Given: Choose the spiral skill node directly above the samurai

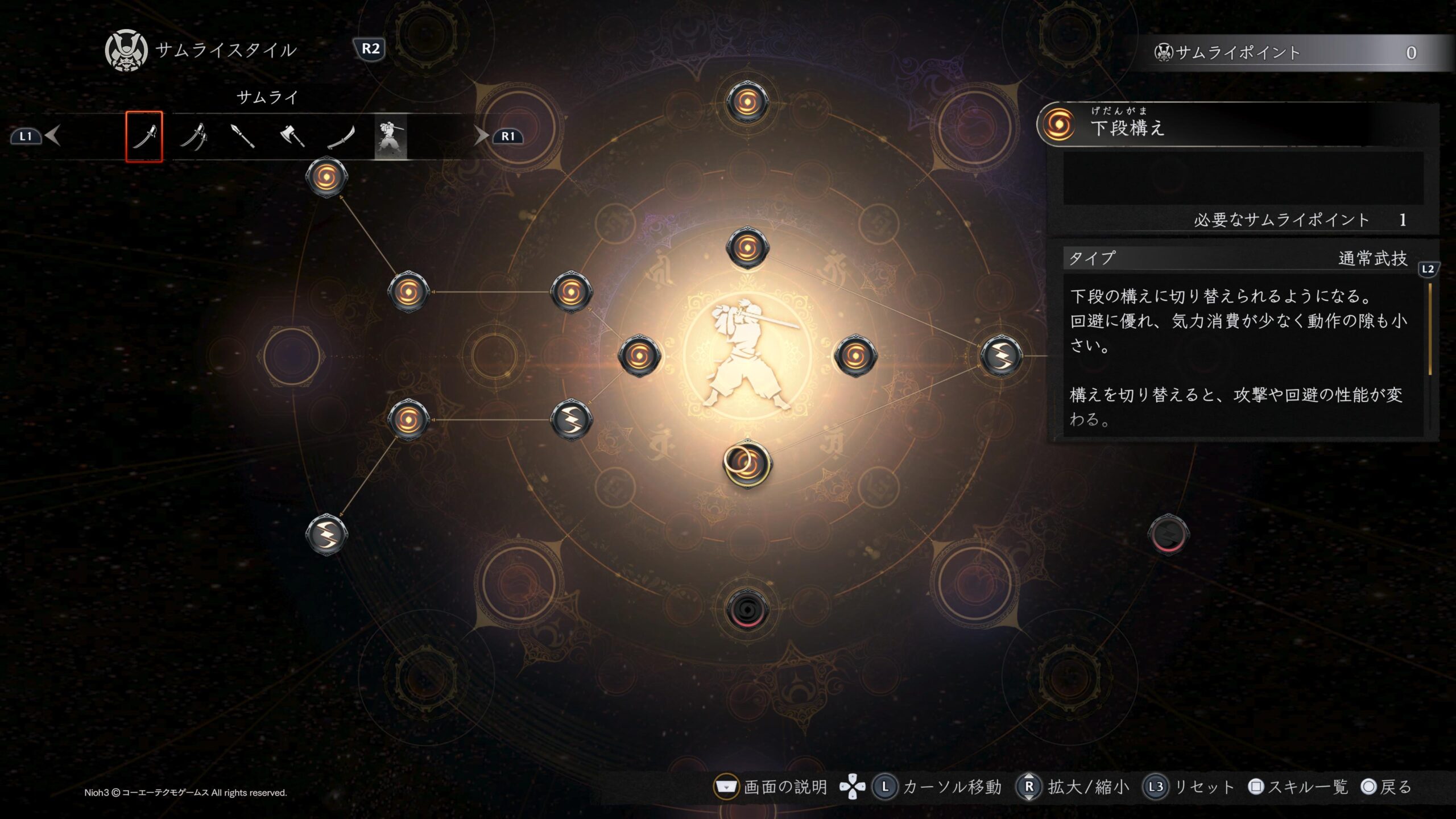Looking at the screenshot, I should (747, 248).
